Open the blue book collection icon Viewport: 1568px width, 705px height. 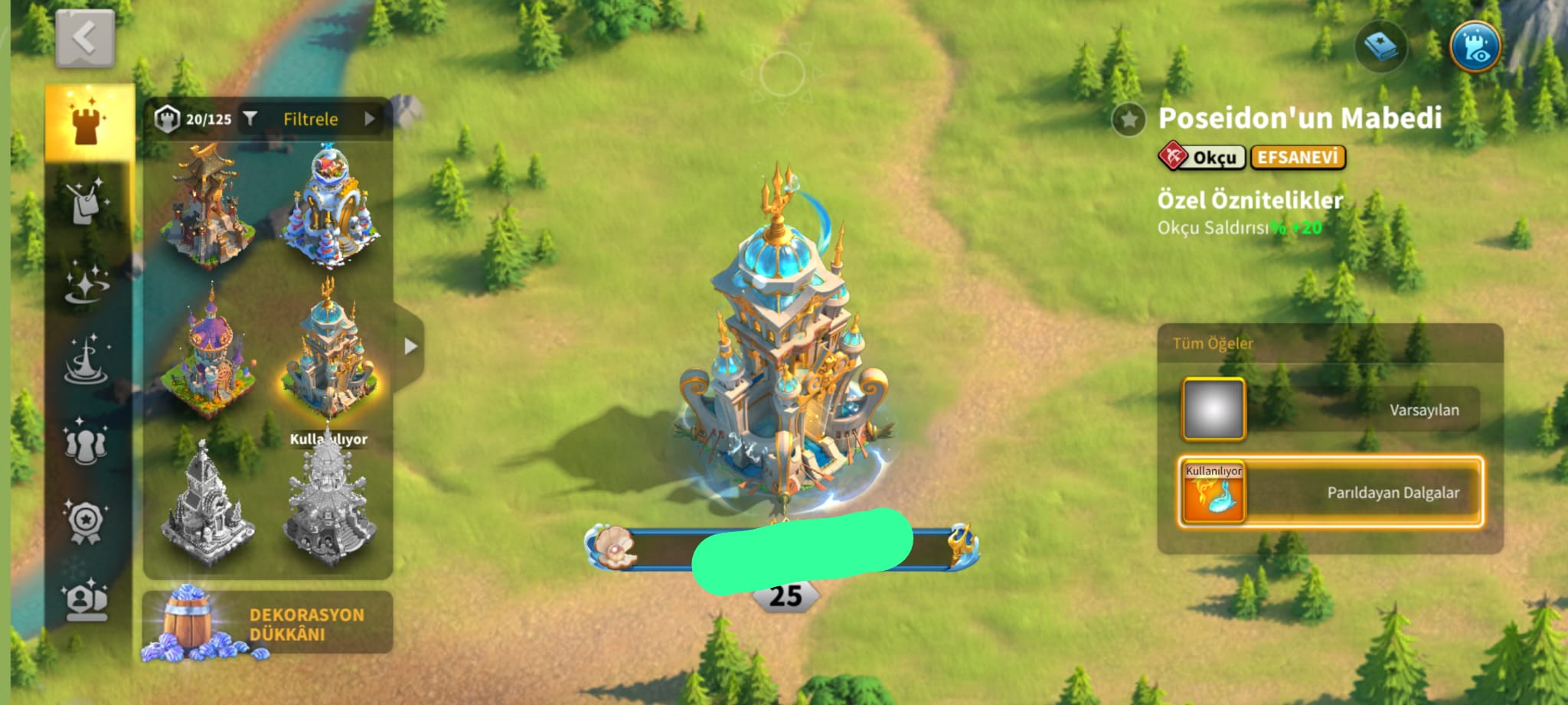[1380, 47]
